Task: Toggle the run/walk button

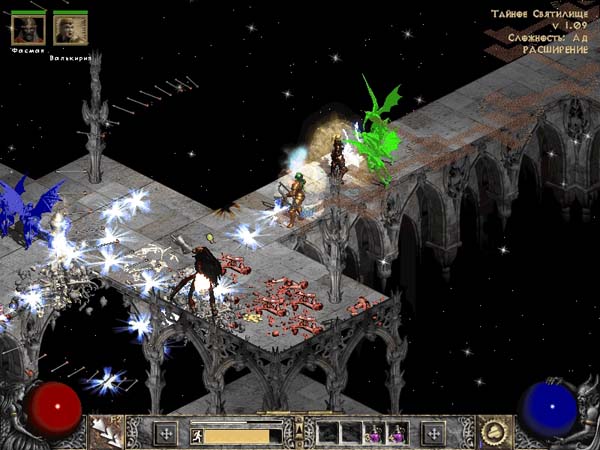Action: click(198, 435)
